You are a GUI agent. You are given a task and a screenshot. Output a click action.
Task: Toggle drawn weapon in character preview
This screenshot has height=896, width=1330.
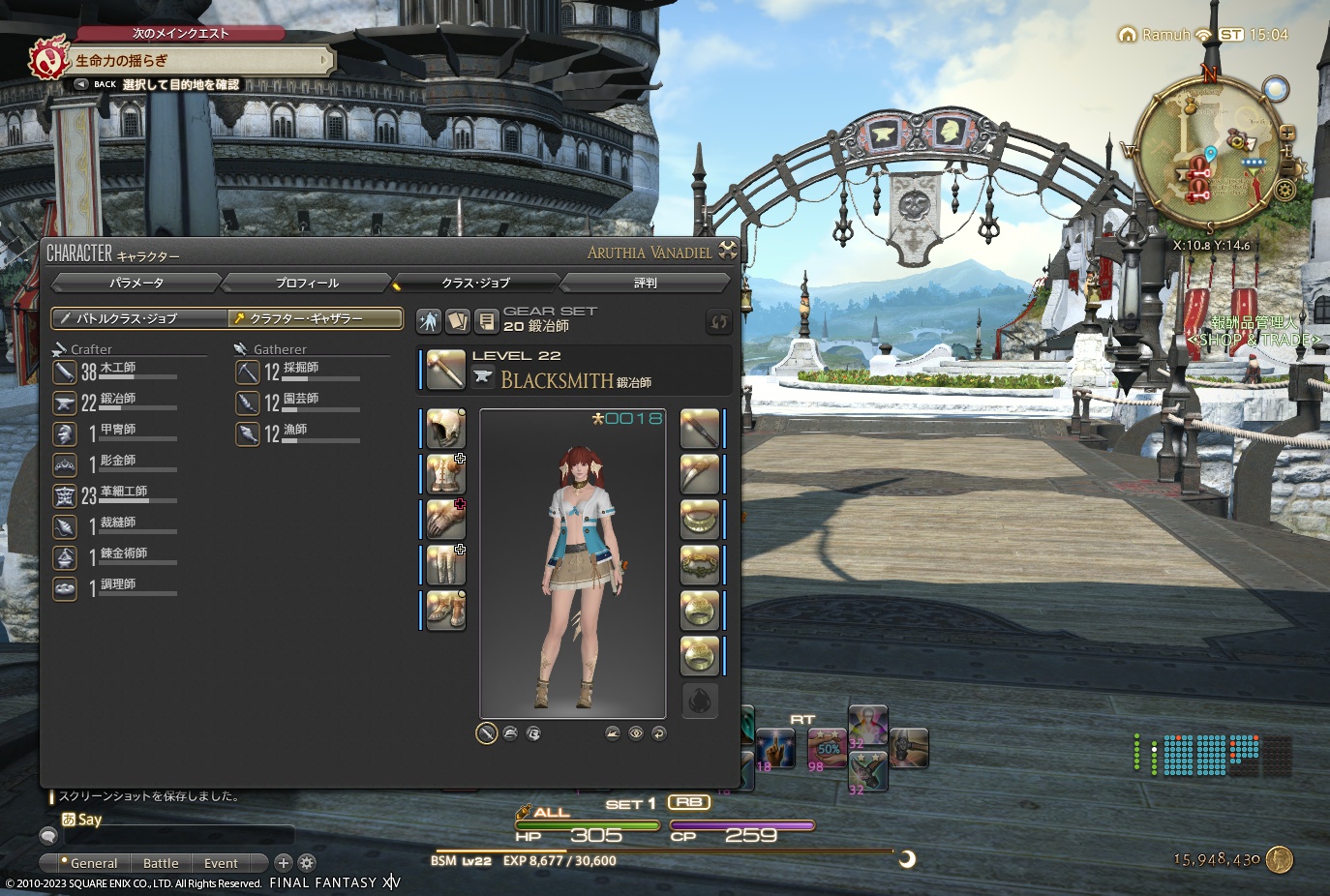pyautogui.click(x=485, y=733)
